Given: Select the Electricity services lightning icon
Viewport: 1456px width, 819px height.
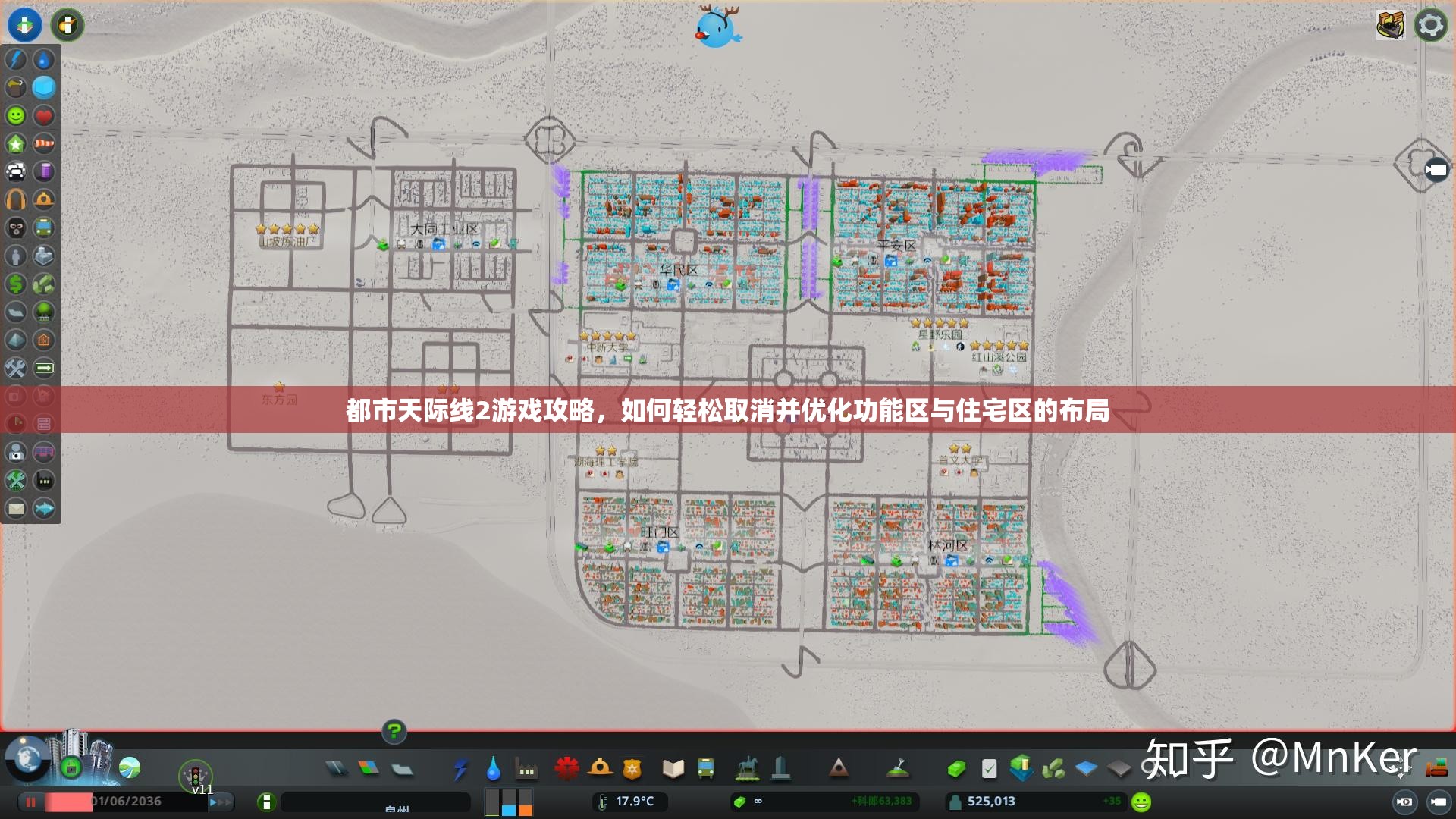Looking at the screenshot, I should click(x=462, y=769).
